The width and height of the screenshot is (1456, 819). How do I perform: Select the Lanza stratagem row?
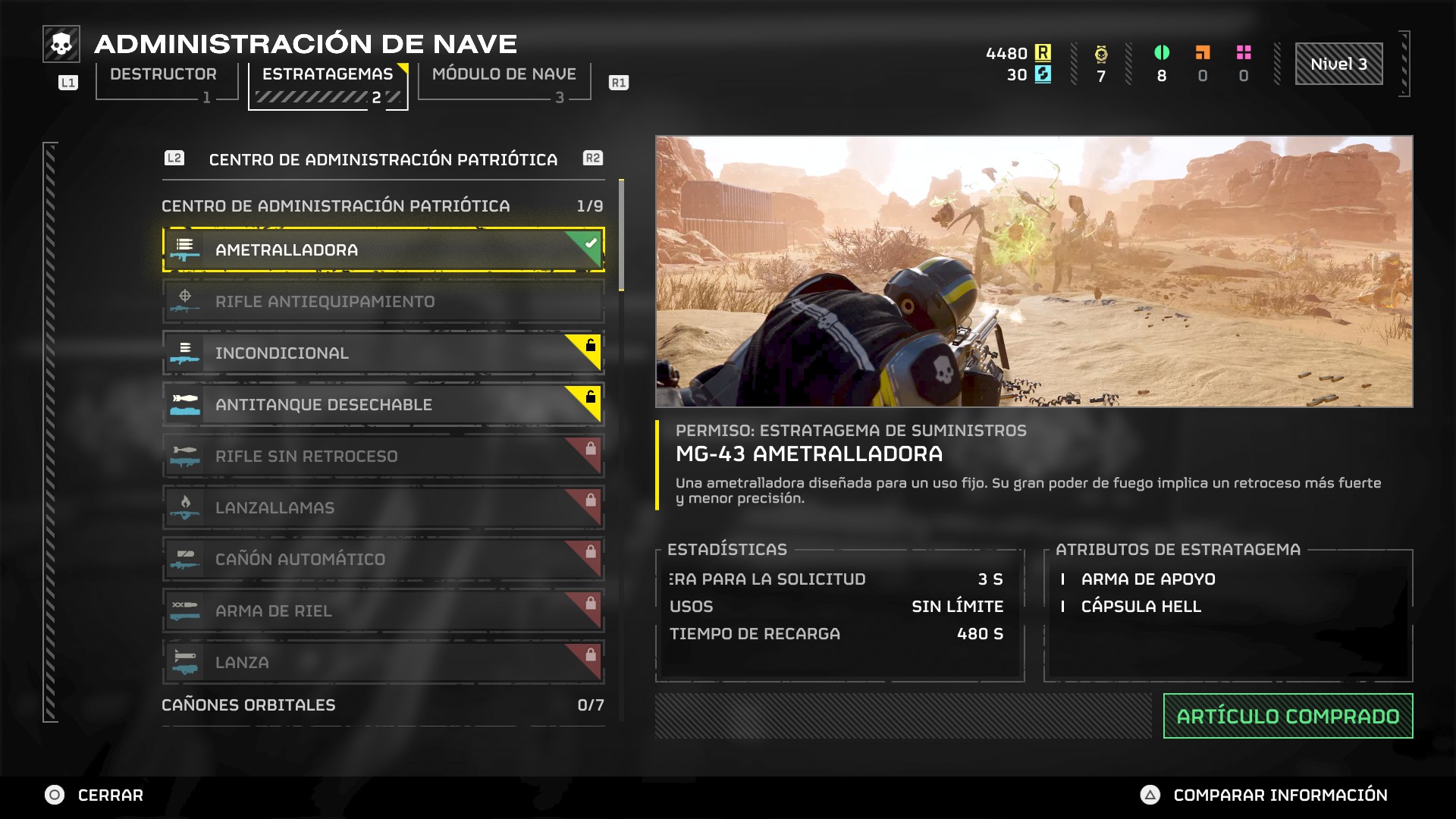[x=383, y=662]
